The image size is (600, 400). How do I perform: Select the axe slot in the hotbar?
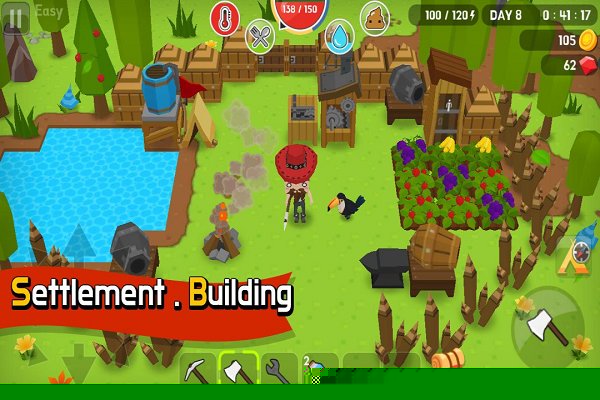tap(238, 371)
